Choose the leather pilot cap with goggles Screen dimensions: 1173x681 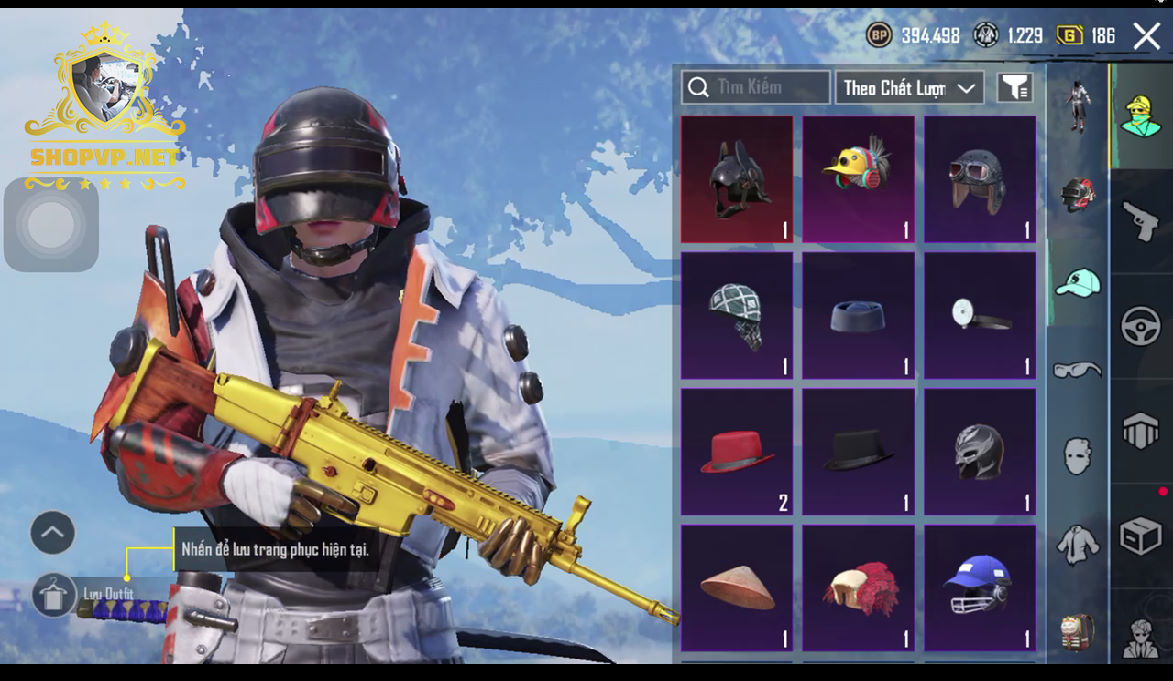(x=980, y=179)
